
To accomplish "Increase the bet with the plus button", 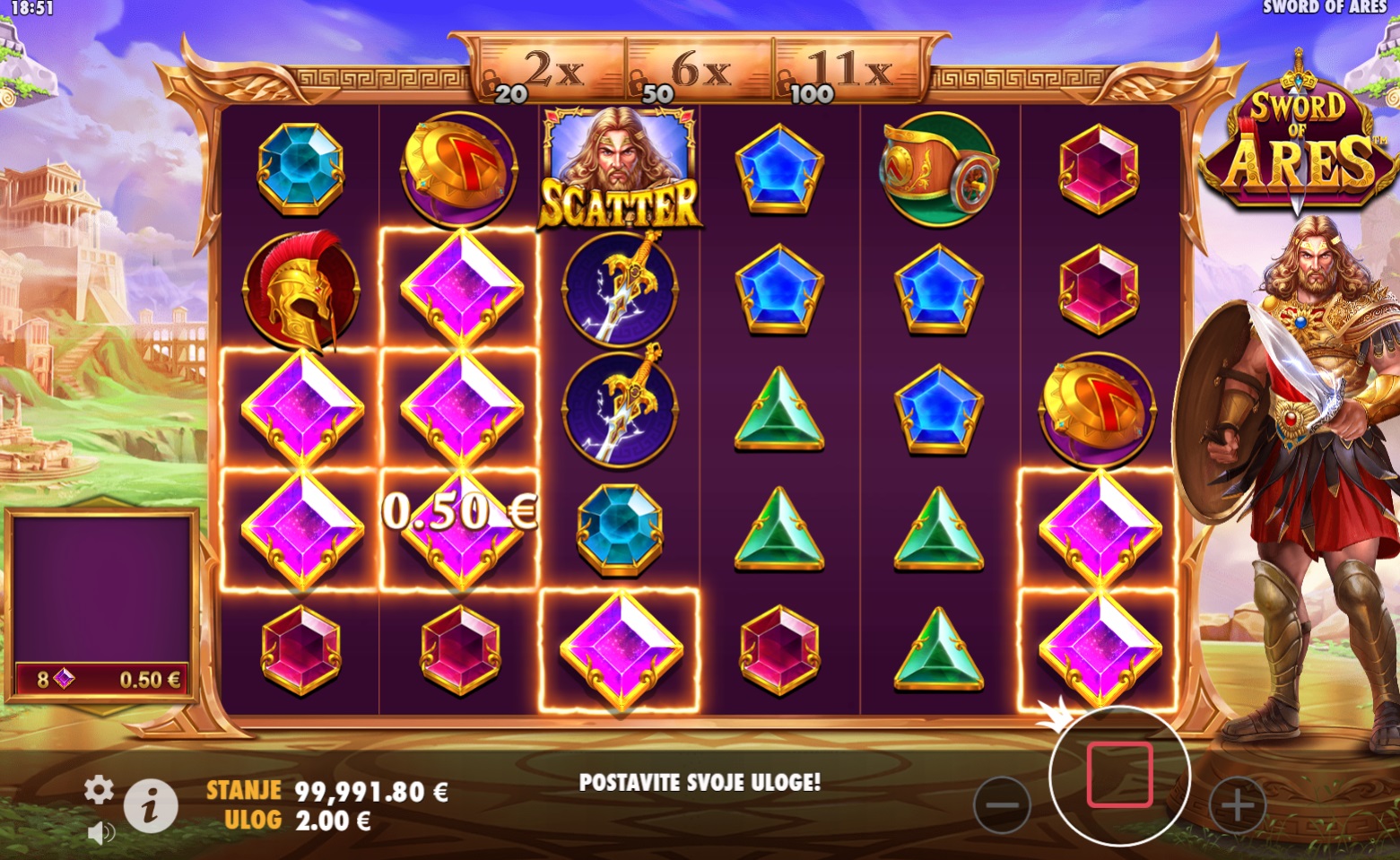I will point(1238,804).
